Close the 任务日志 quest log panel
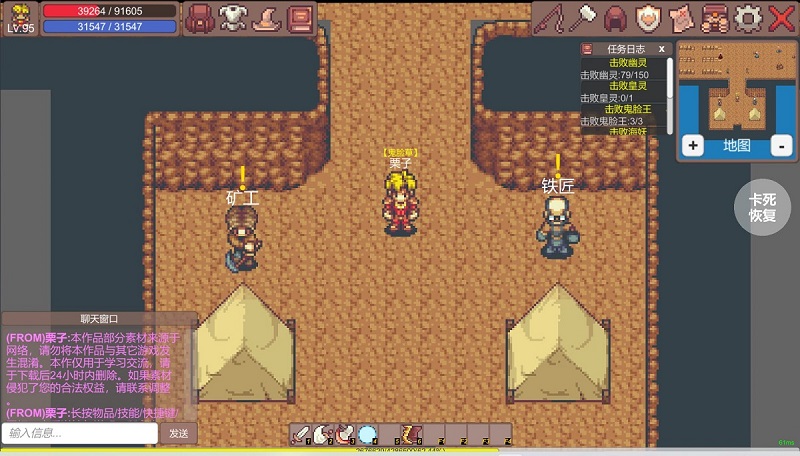This screenshot has height=456, width=800. click(661, 48)
